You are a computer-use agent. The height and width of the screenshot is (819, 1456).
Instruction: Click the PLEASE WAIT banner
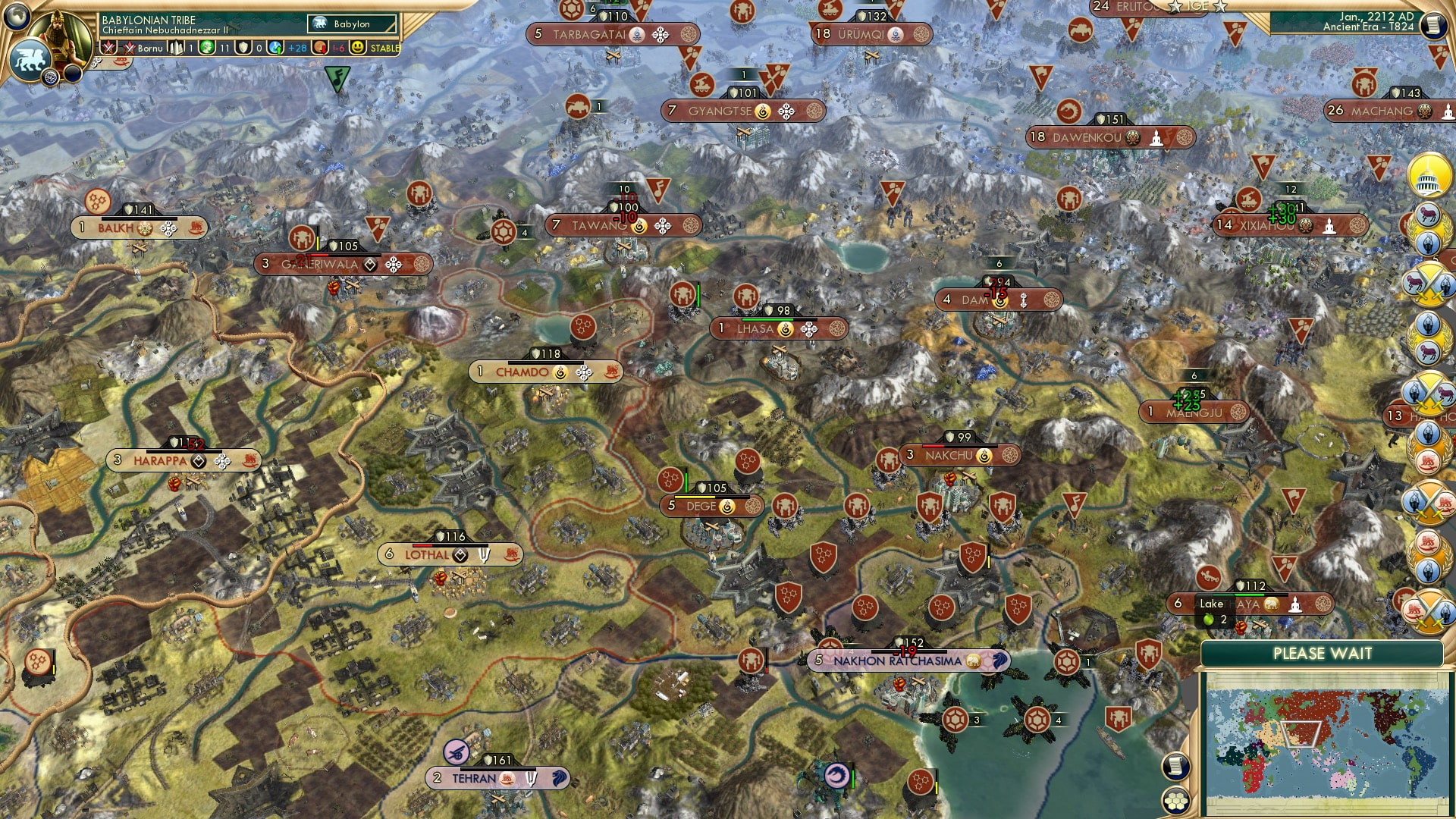(x=1323, y=652)
